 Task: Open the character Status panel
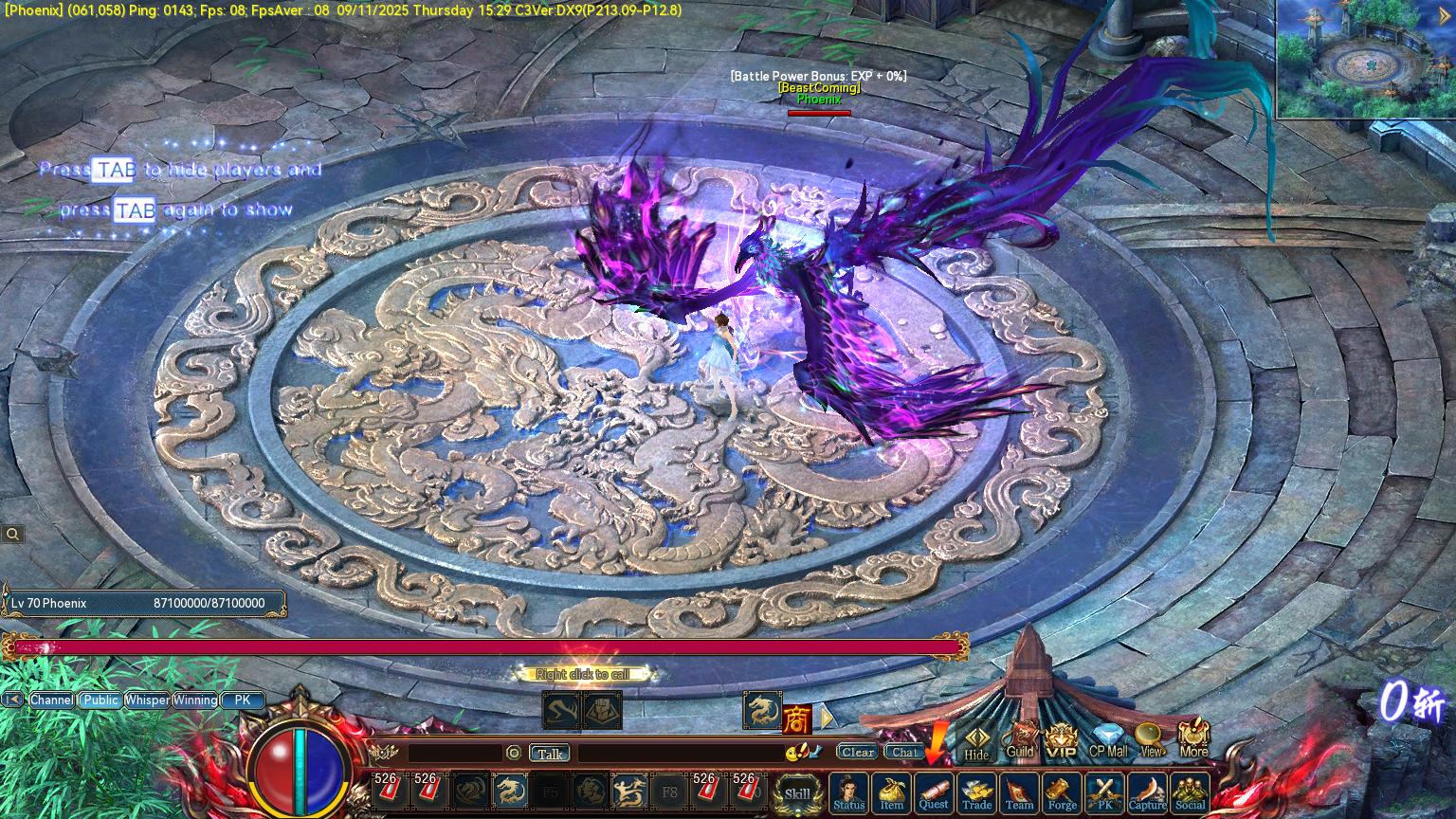tap(849, 792)
